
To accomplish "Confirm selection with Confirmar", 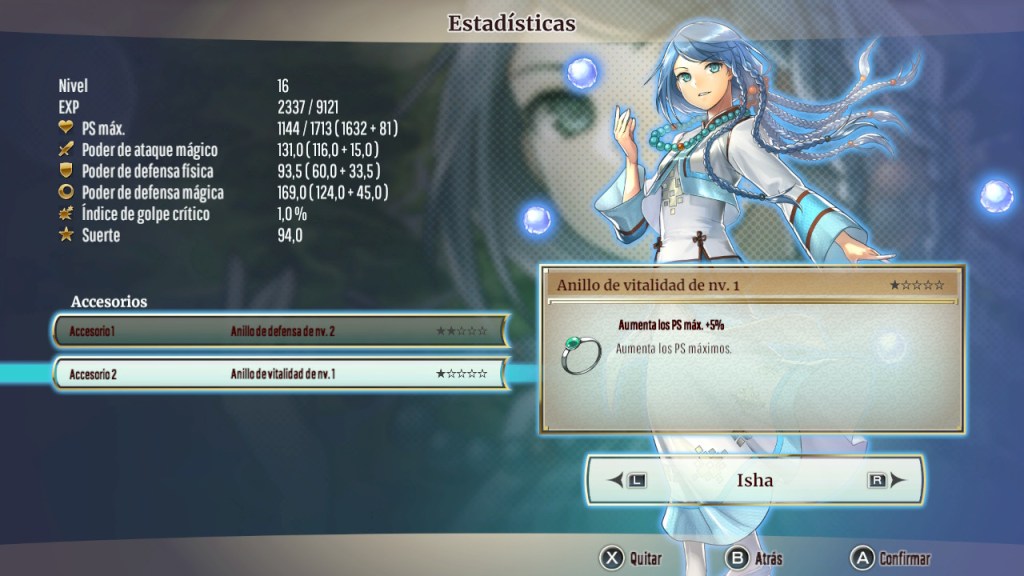I will (x=890, y=558).
